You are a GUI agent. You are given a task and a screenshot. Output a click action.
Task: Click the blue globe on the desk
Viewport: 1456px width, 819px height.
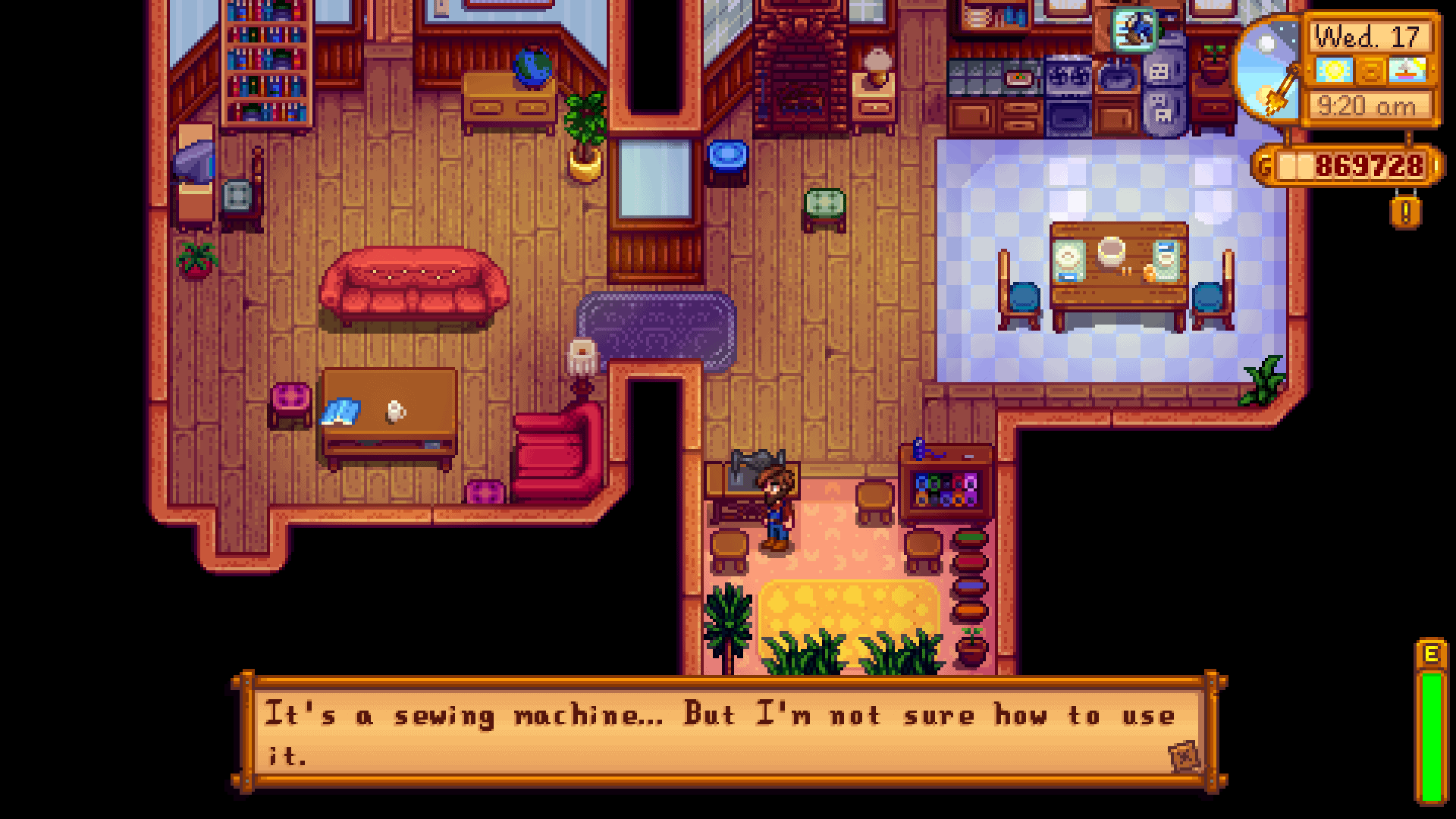tap(531, 64)
